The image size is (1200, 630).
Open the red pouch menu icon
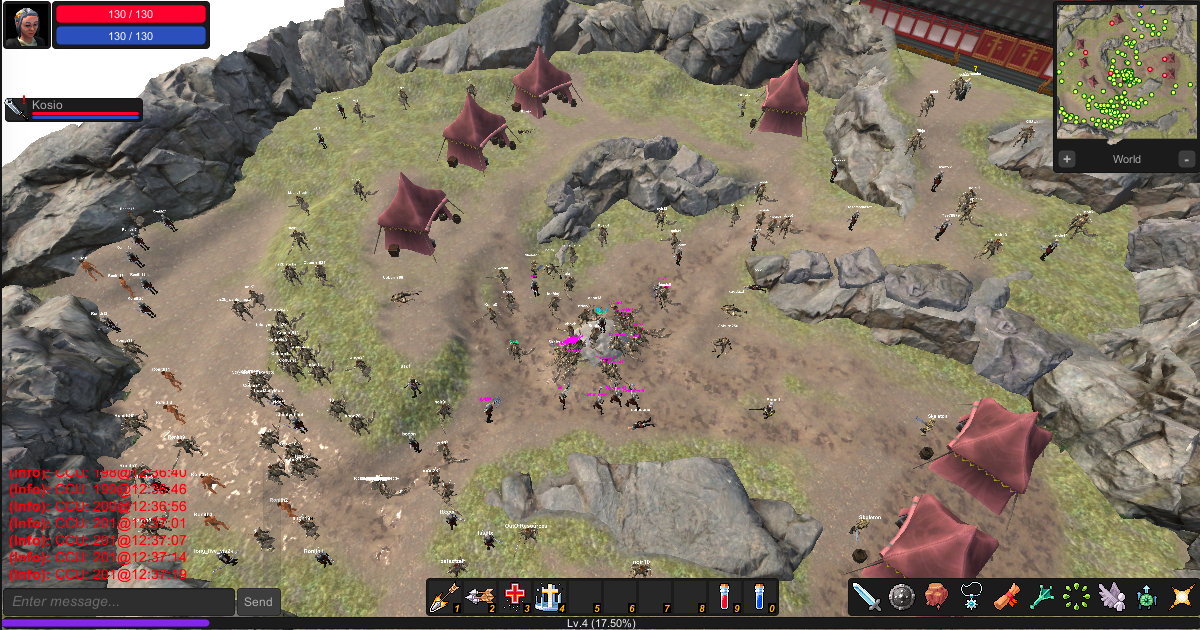(x=937, y=597)
